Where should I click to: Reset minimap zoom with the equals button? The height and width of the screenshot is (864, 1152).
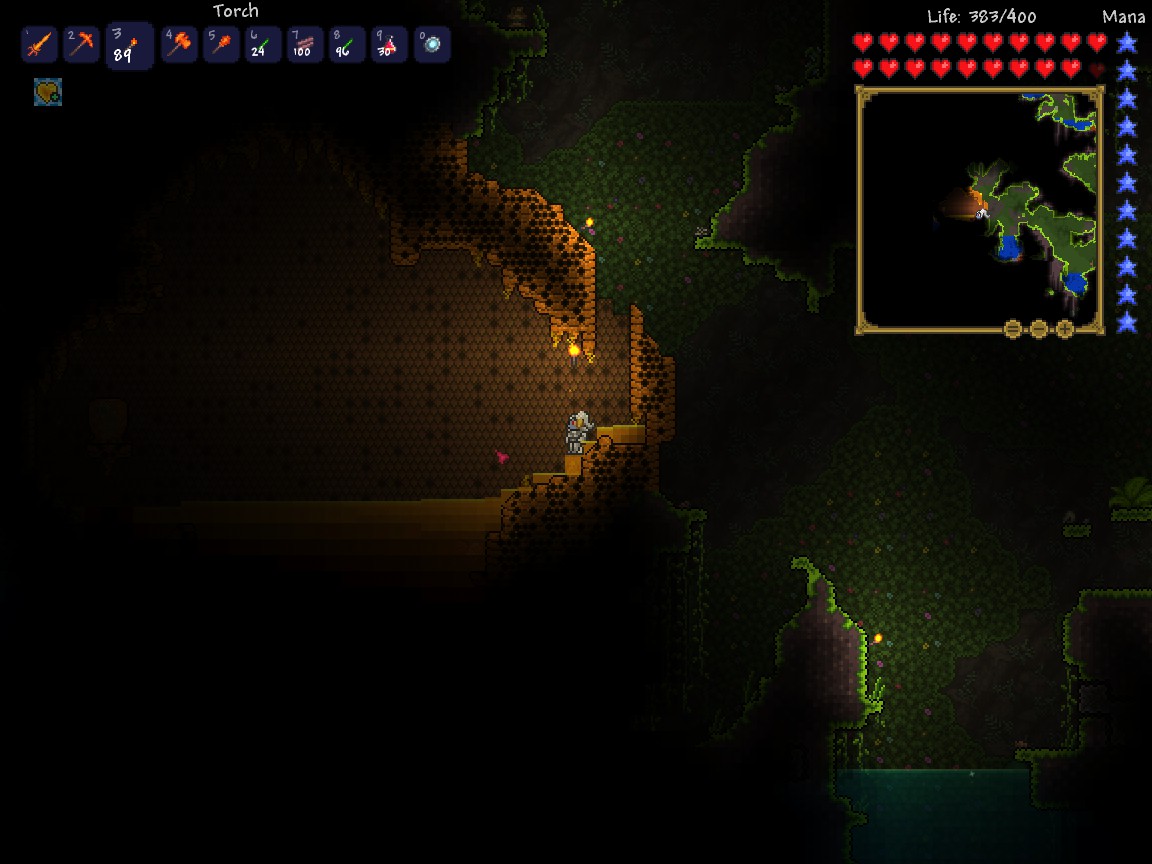coord(1013,329)
